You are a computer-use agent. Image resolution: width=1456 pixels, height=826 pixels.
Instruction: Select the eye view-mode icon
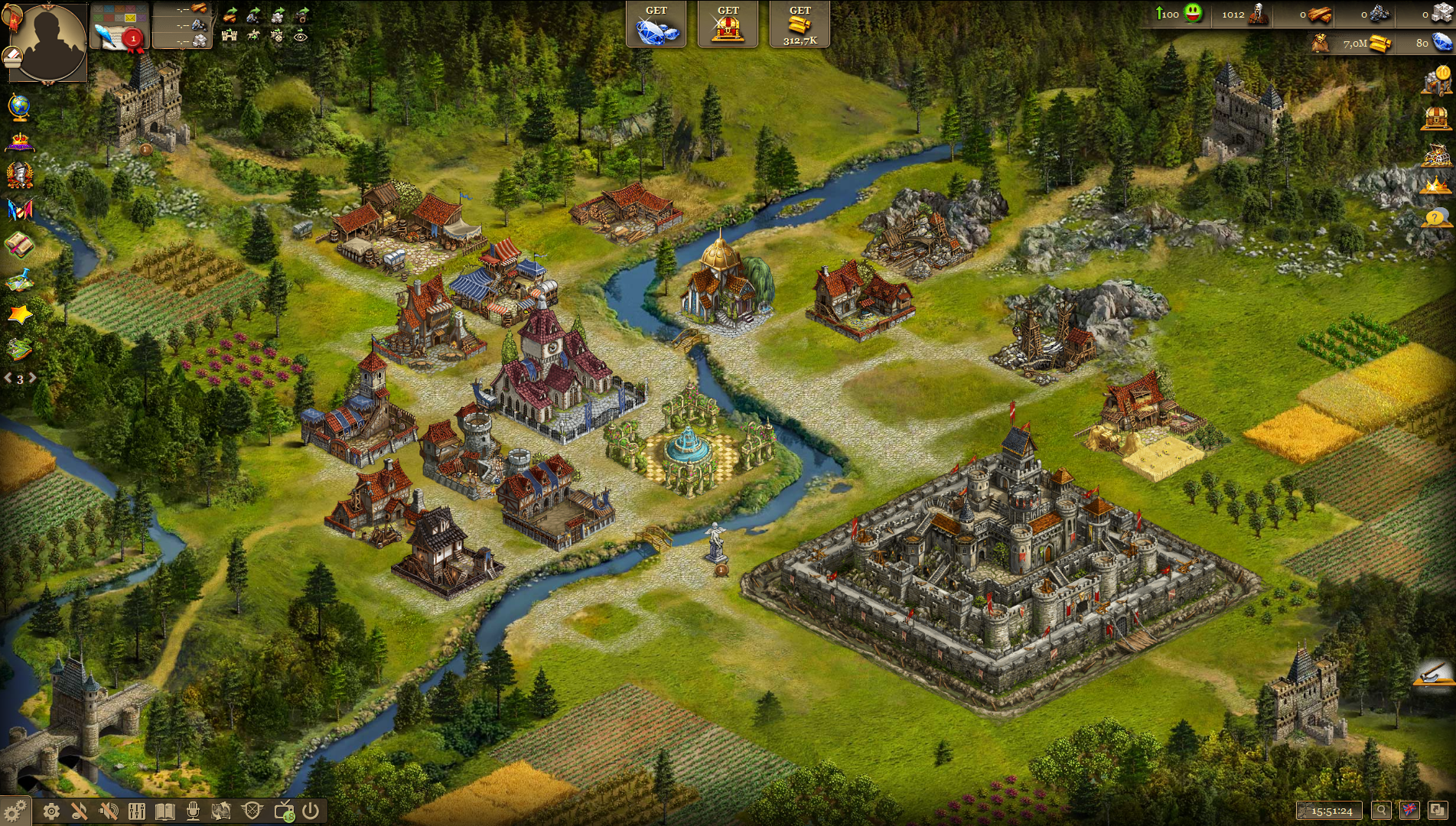(x=301, y=35)
